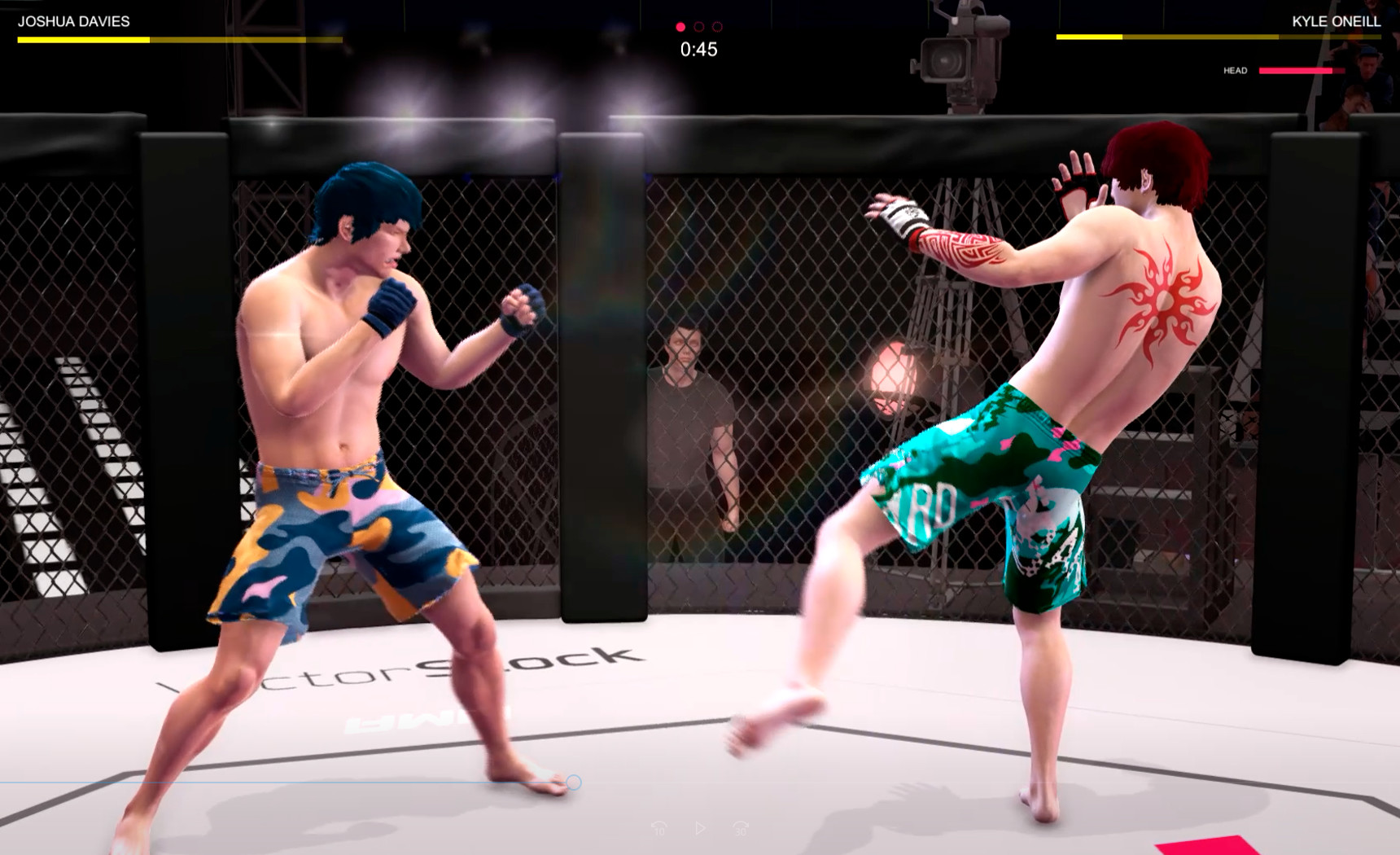This screenshot has height=855, width=1400.
Task: Click the skip forward 30 seconds icon
Action: [x=741, y=828]
